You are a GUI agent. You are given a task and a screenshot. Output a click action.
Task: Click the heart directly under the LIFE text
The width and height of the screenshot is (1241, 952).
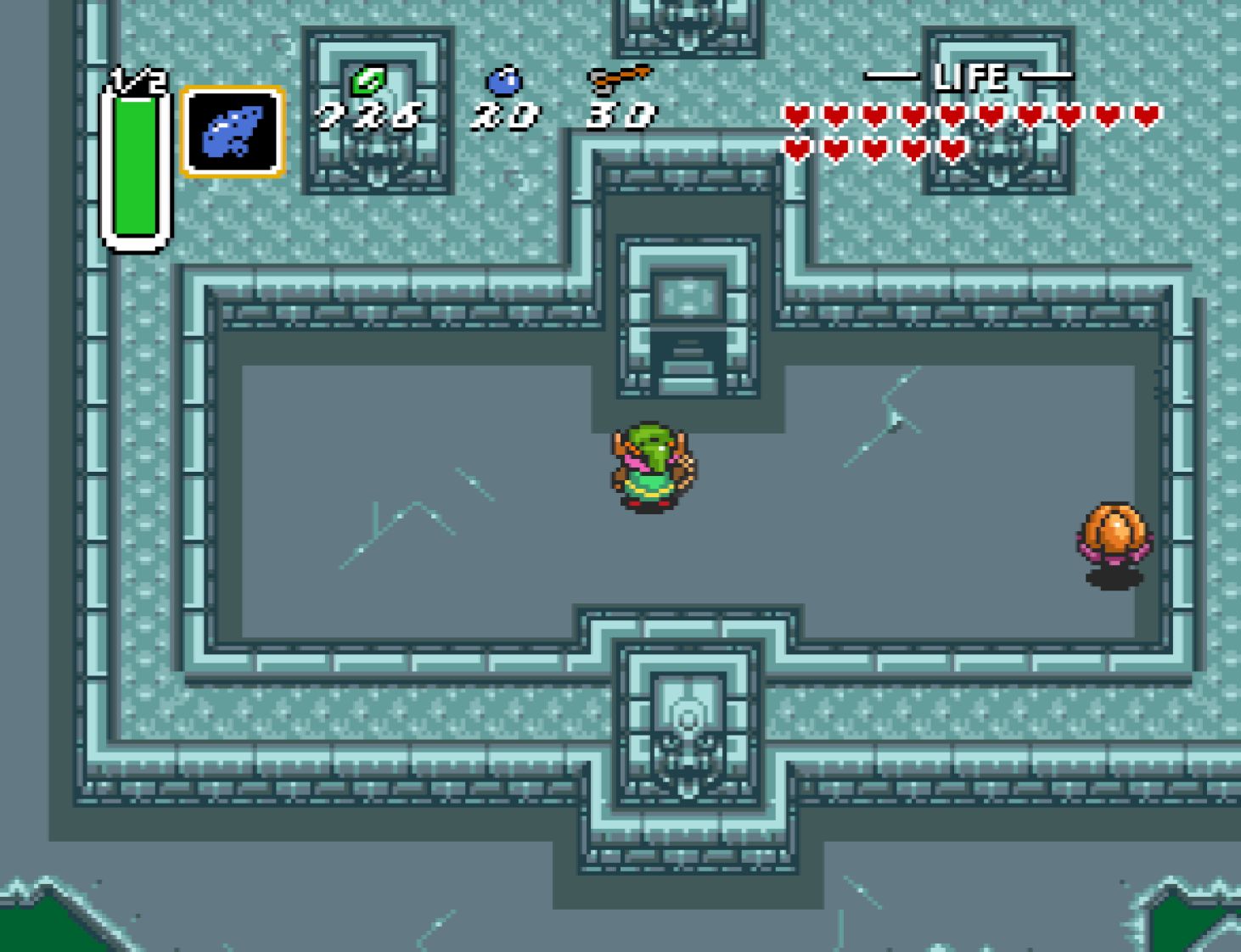[951, 114]
